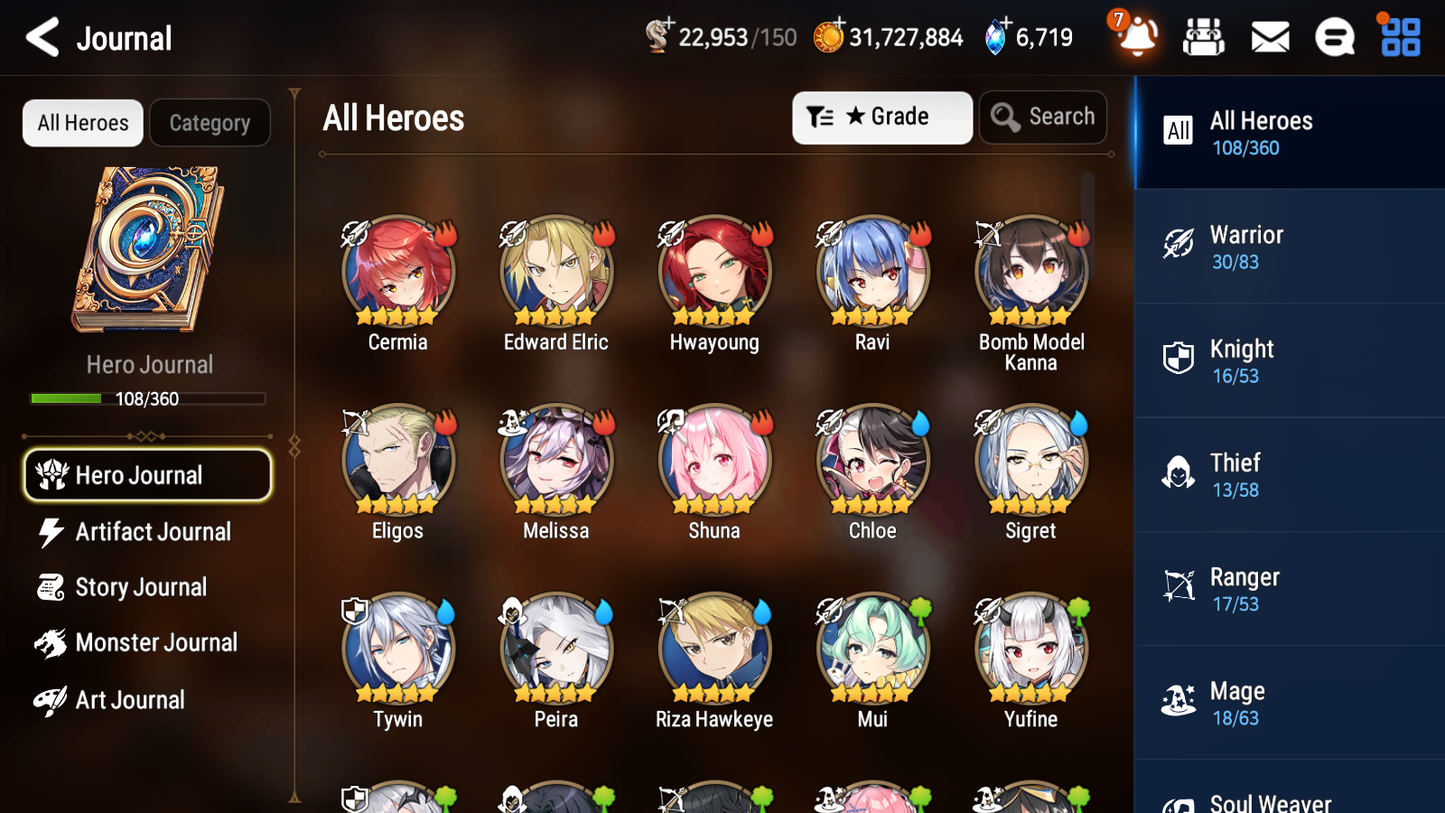Switch to the Category tab
The image size is (1445, 813).
tap(210, 122)
